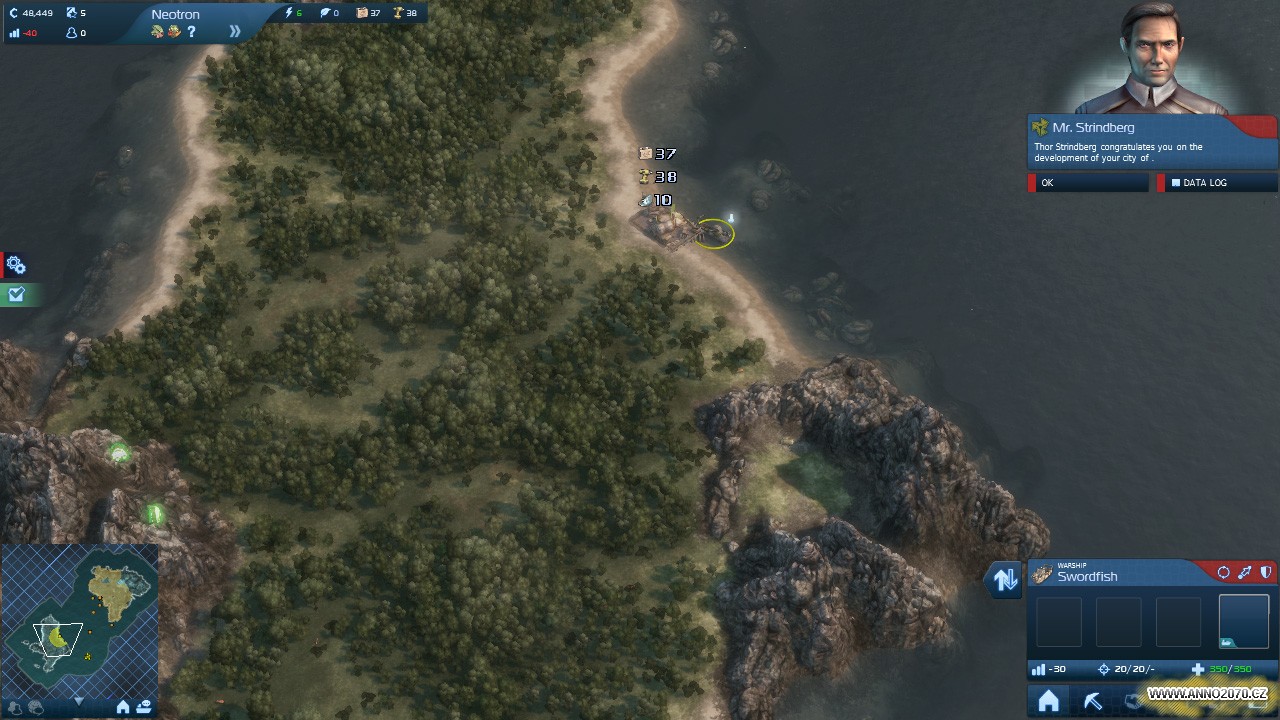
Task: Click the ship speech-bubble icon below the minimap
Action: pos(144,707)
